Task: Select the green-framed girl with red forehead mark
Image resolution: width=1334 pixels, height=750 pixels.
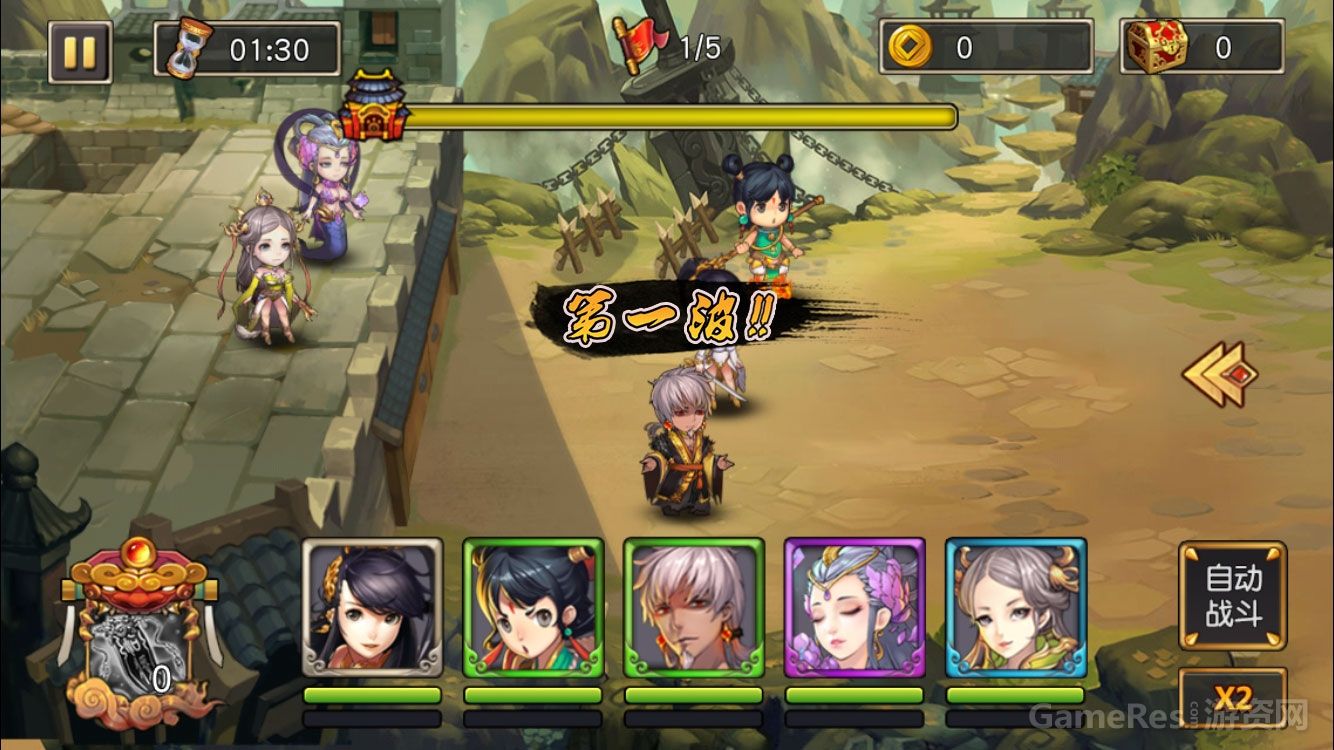Action: (x=533, y=608)
